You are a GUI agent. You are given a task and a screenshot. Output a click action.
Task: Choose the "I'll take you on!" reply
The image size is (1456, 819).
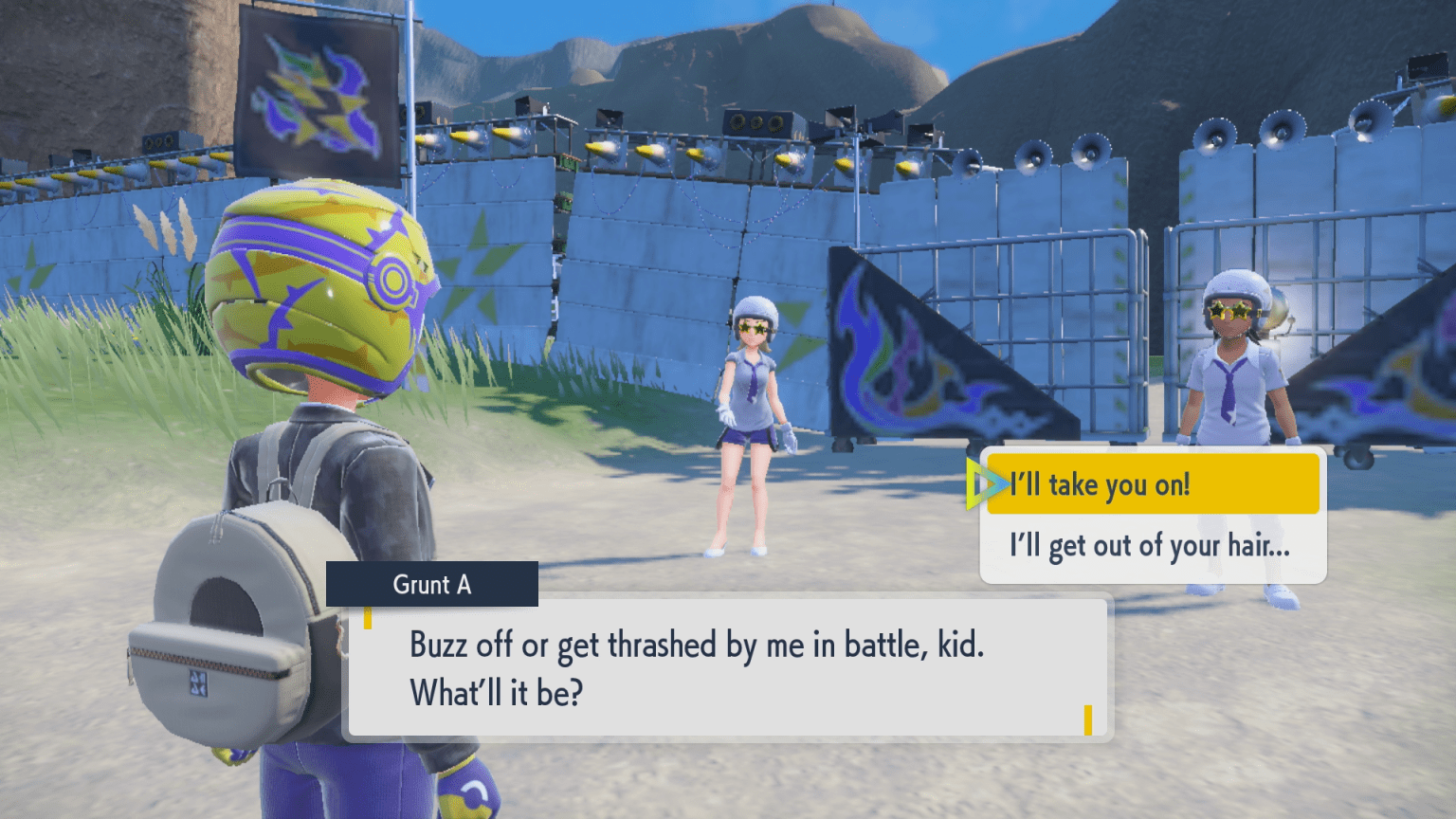1152,484
